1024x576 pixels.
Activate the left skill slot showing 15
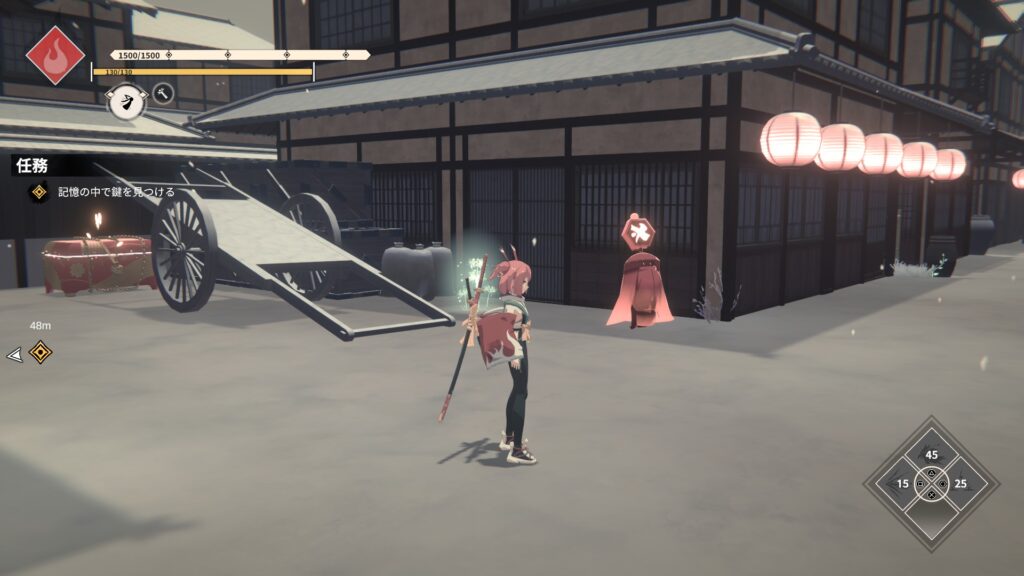click(x=902, y=484)
